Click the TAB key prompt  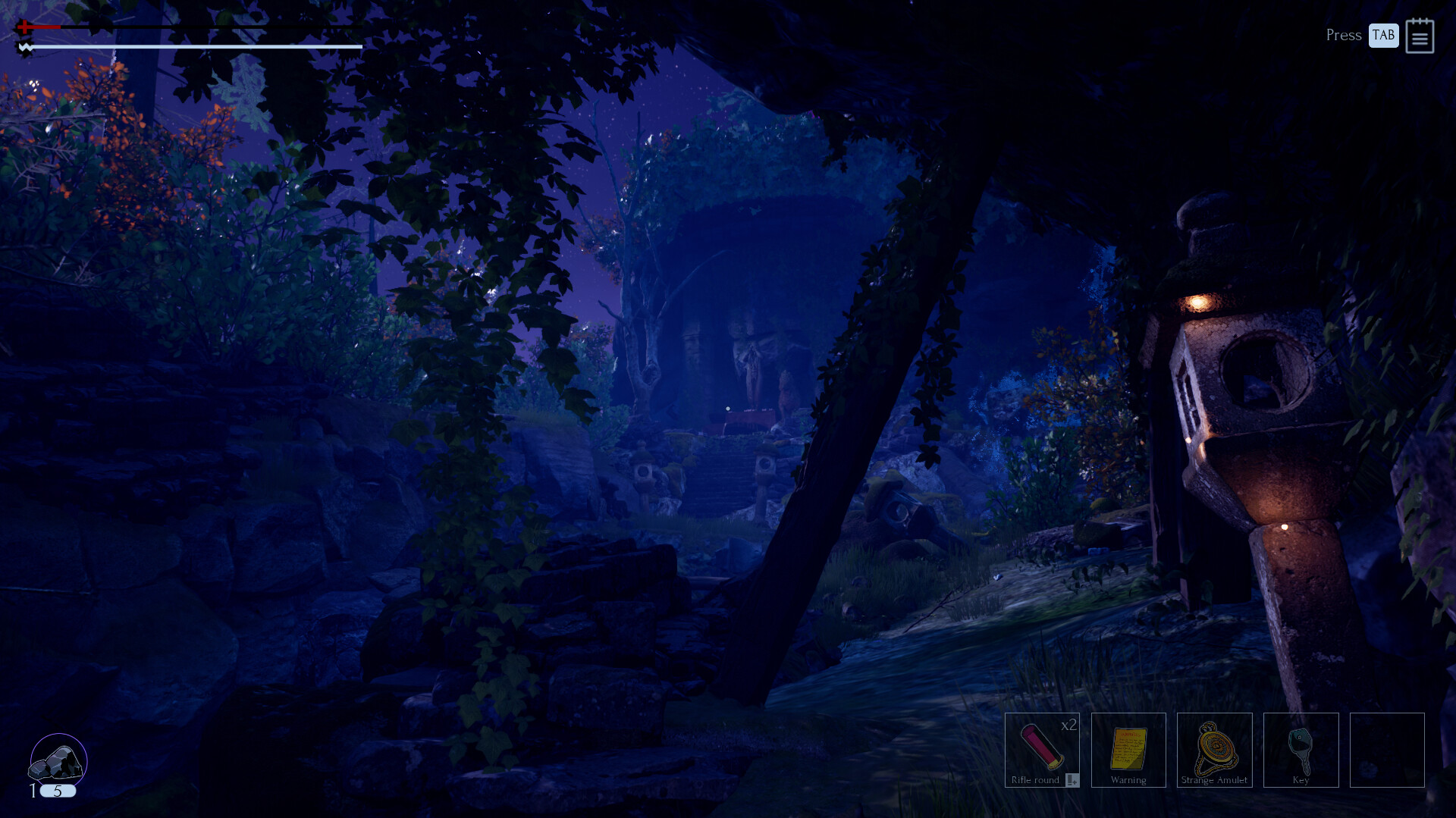1383,35
